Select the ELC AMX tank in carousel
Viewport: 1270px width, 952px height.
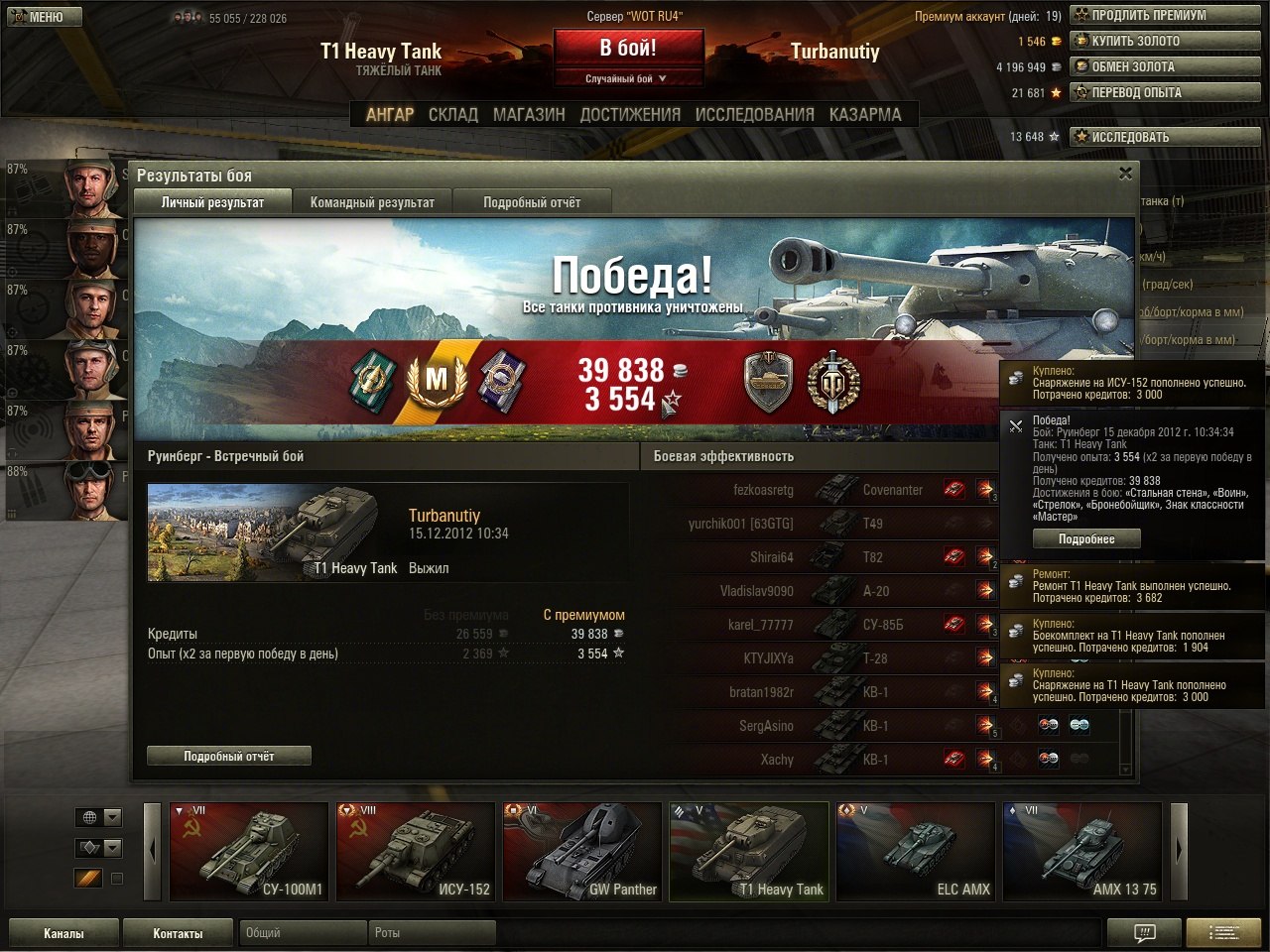pos(916,852)
